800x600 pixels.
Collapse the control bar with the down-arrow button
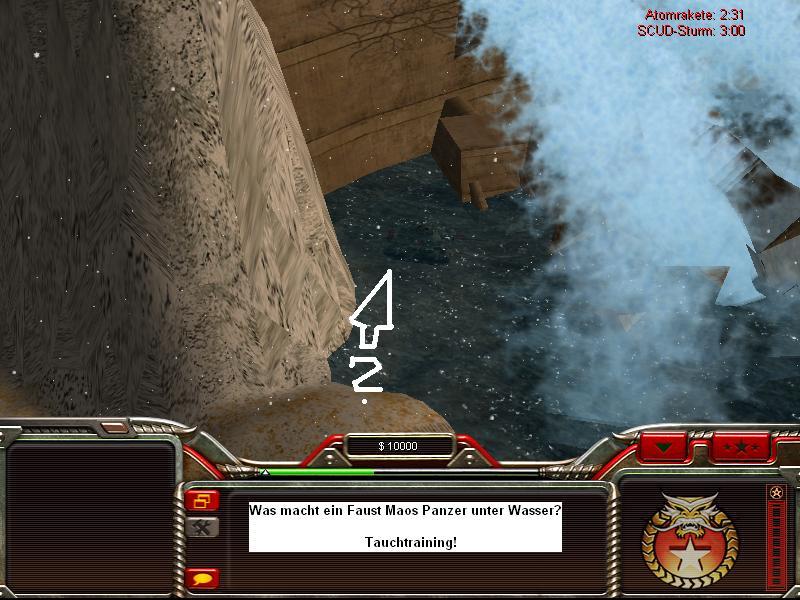click(669, 446)
